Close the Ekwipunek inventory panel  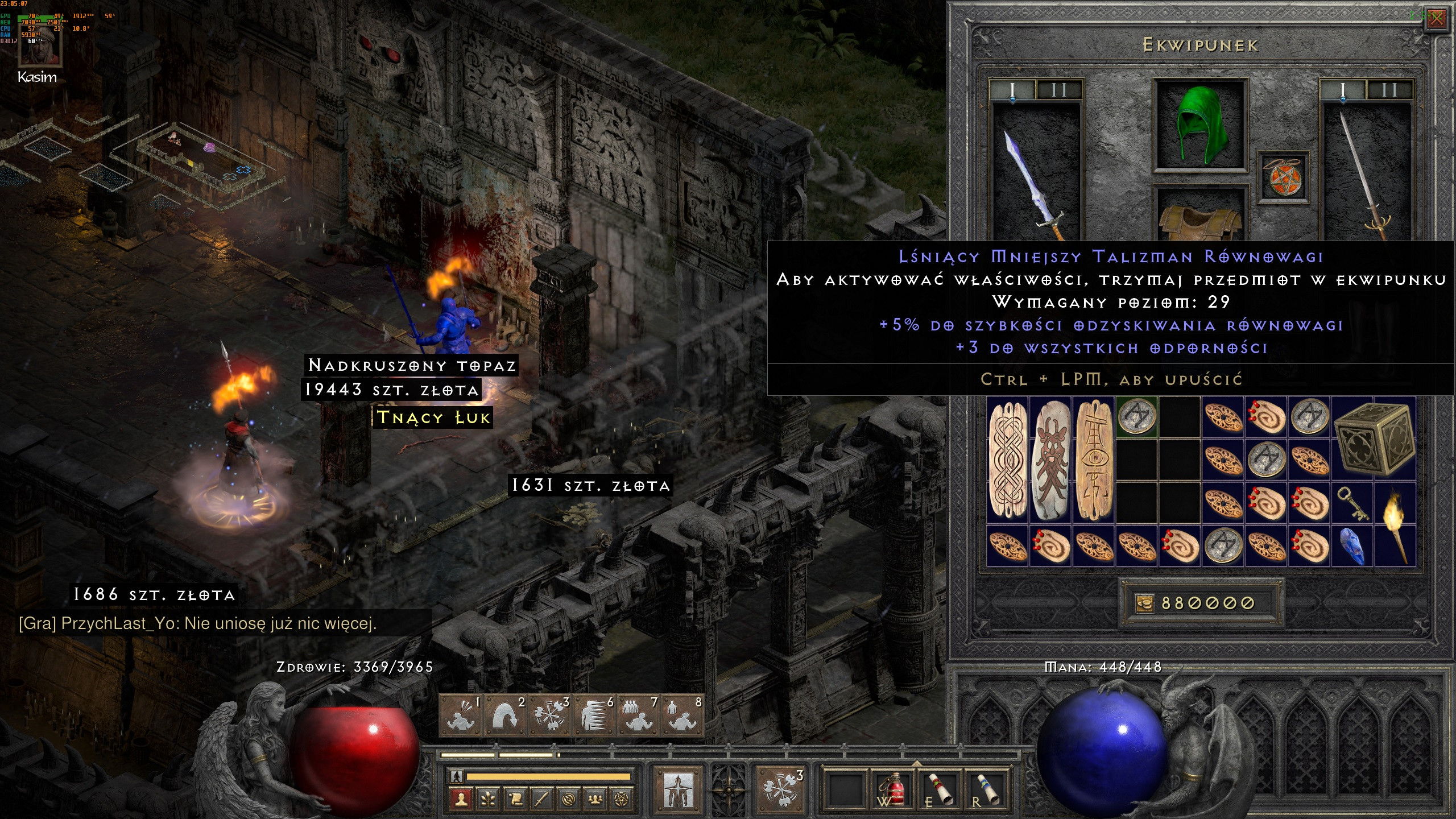click(x=1437, y=19)
